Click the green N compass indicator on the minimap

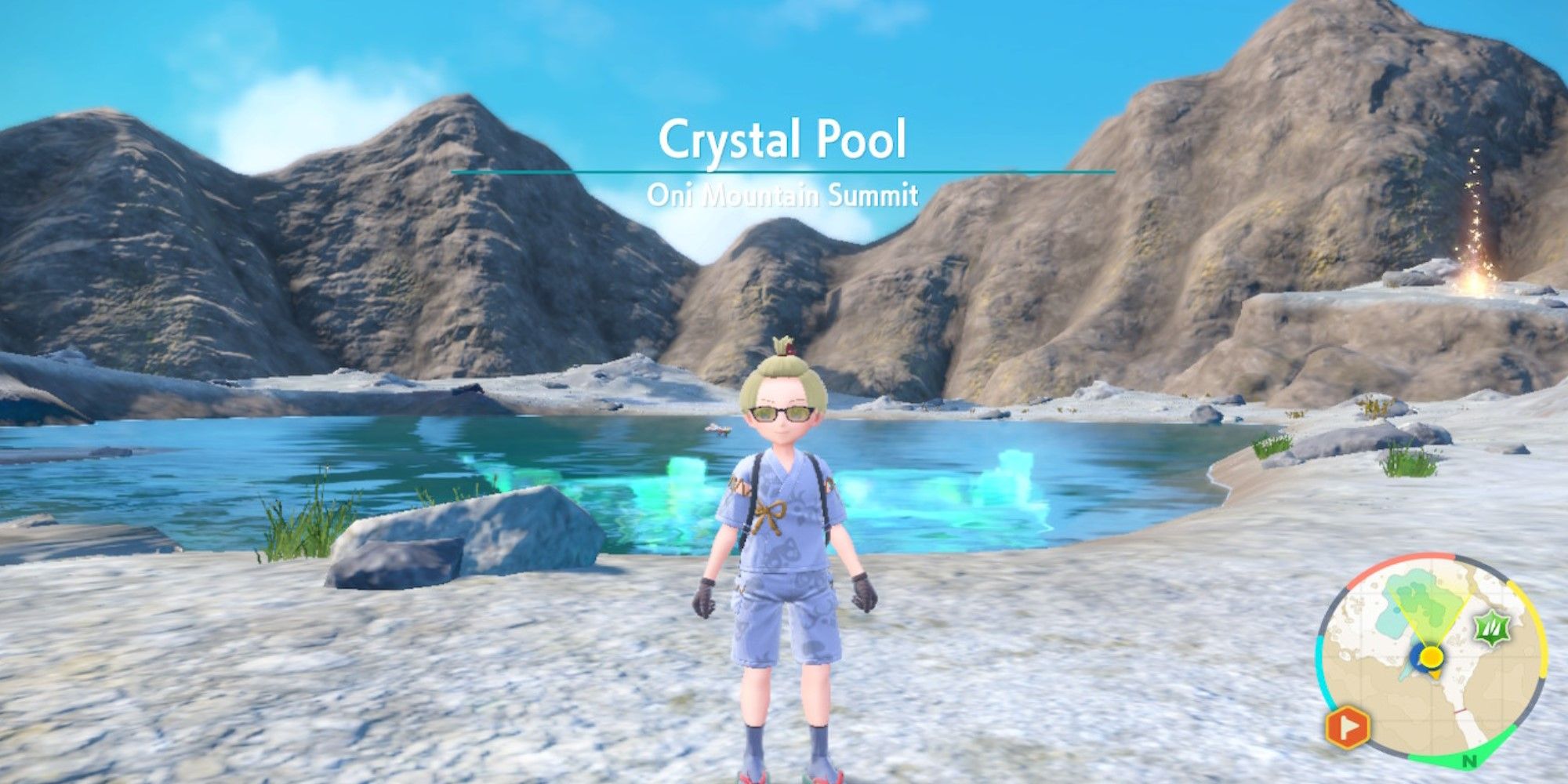pyautogui.click(x=1469, y=759)
